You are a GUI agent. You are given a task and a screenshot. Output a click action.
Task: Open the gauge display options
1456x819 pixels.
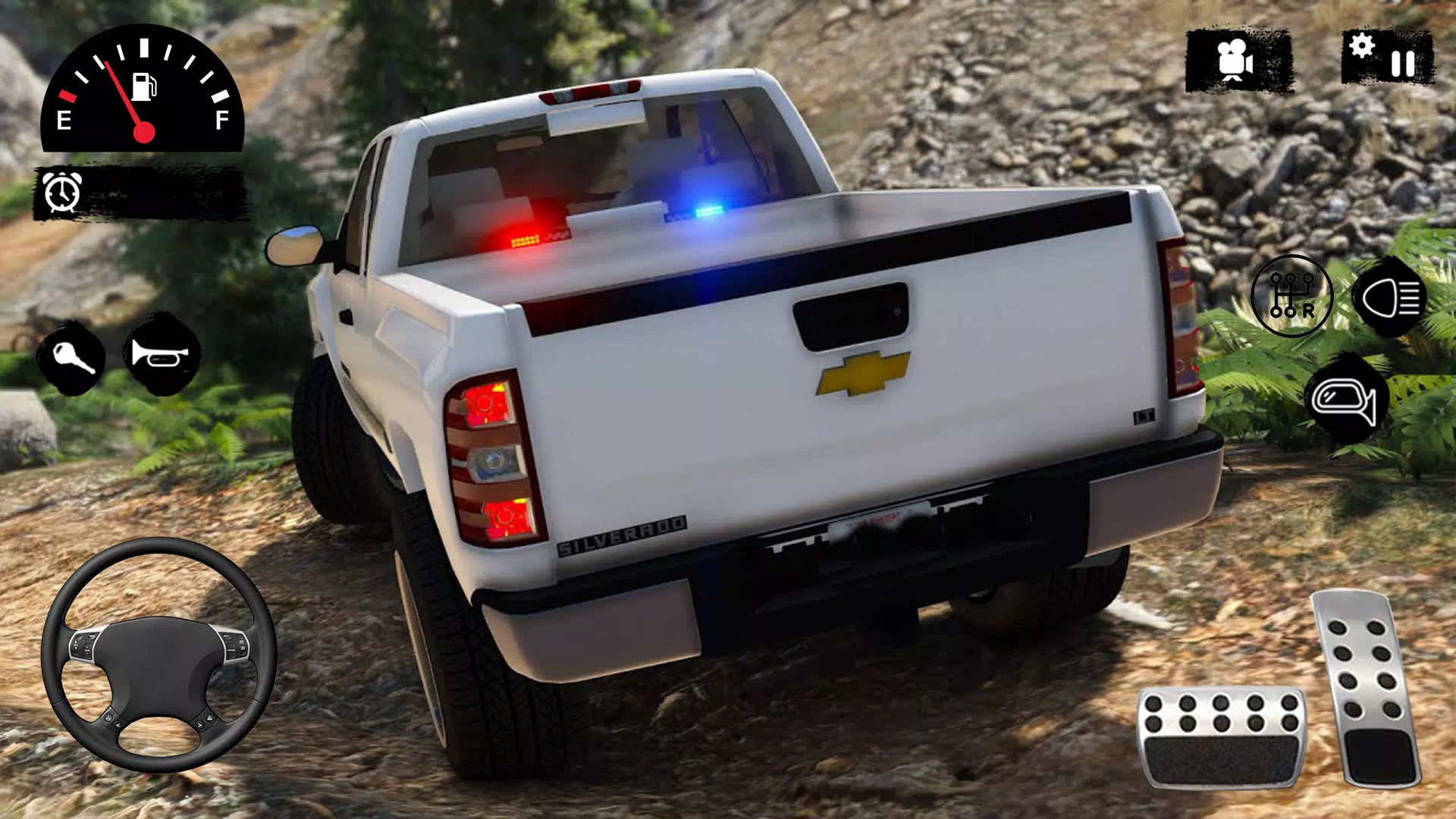point(144,91)
